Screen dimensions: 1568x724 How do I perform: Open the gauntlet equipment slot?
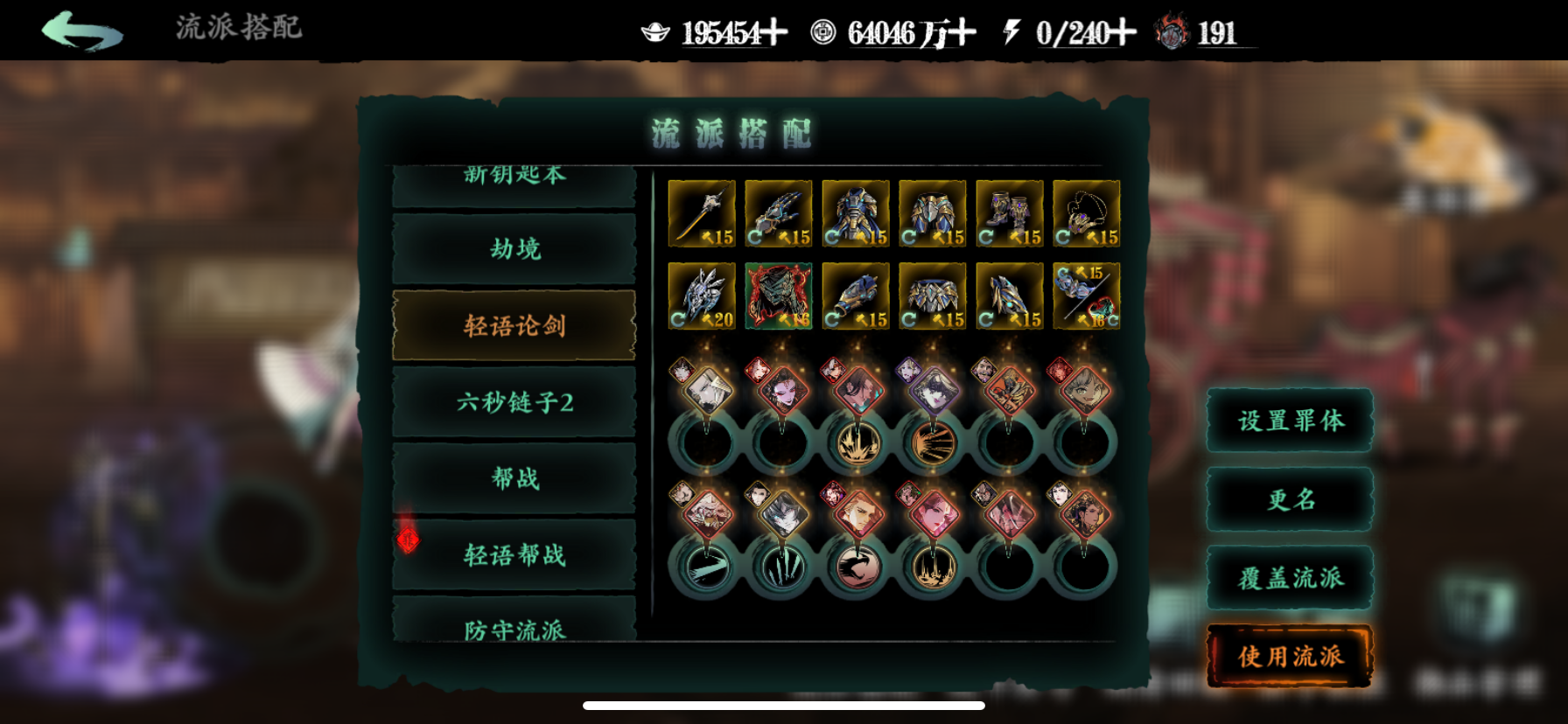(x=778, y=212)
